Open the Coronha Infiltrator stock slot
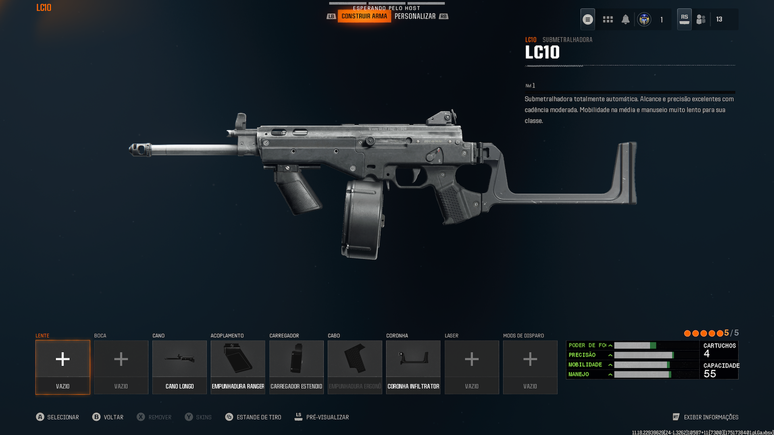 (413, 366)
